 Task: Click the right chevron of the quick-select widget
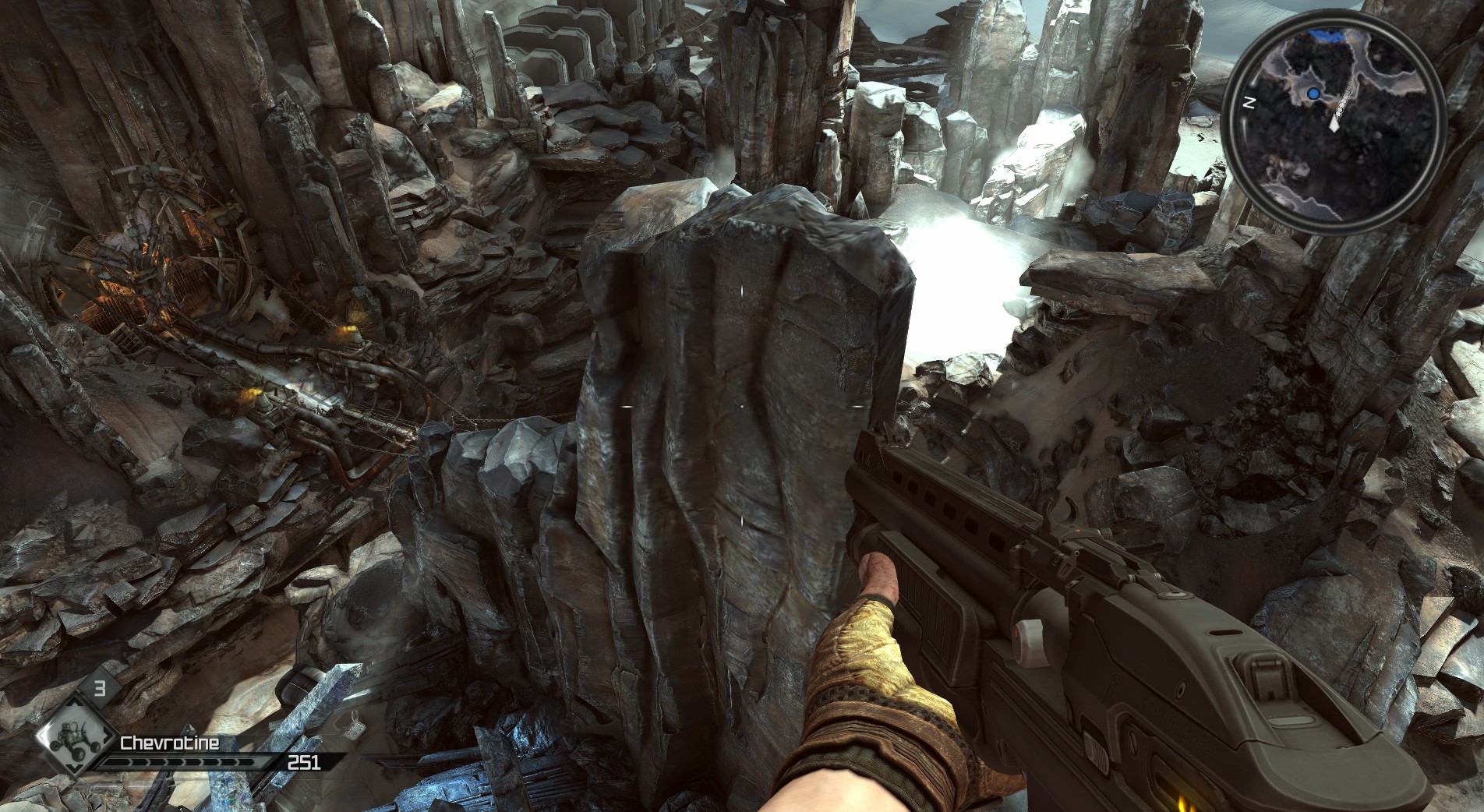click(x=107, y=736)
